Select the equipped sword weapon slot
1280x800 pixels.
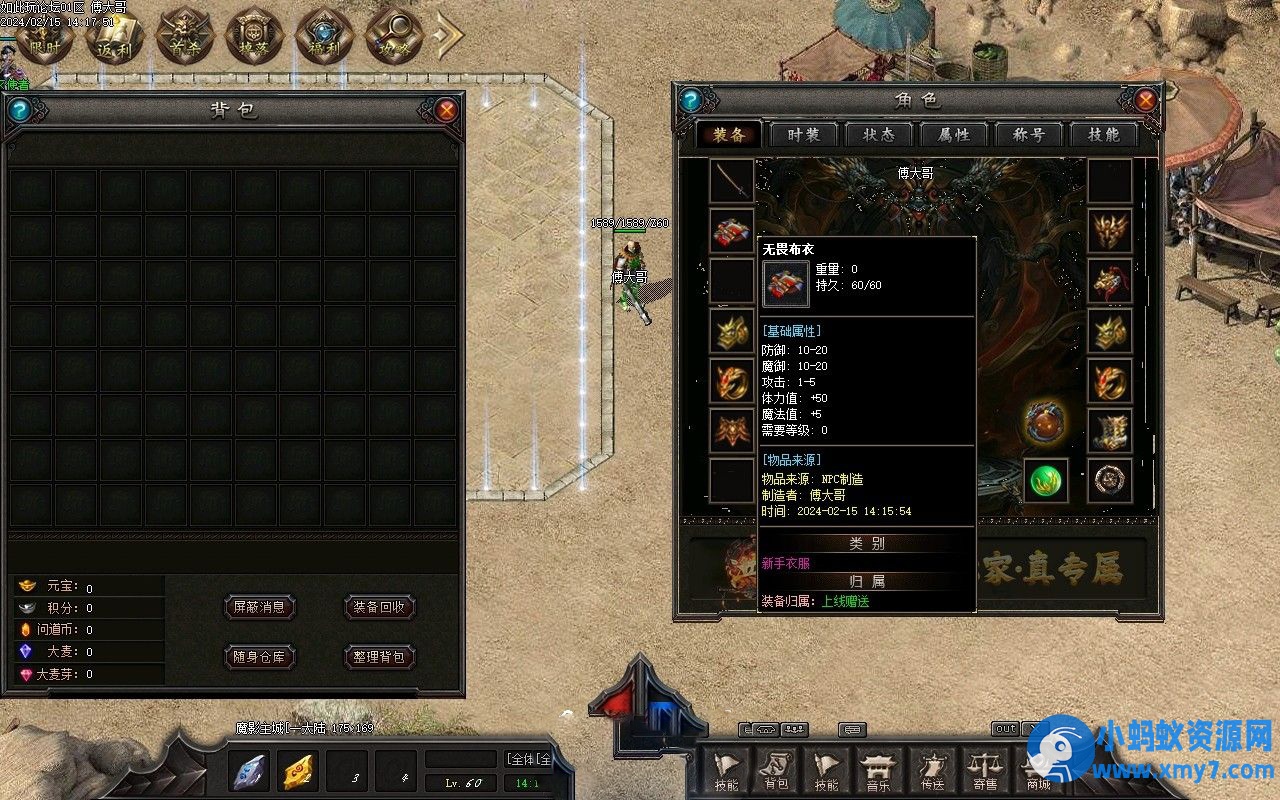732,181
